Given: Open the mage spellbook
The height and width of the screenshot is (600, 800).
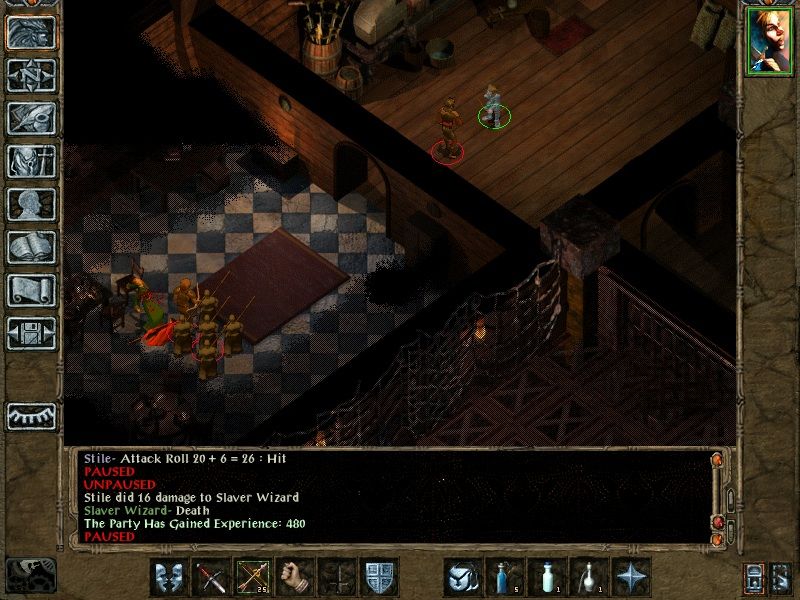Looking at the screenshot, I should (31, 247).
